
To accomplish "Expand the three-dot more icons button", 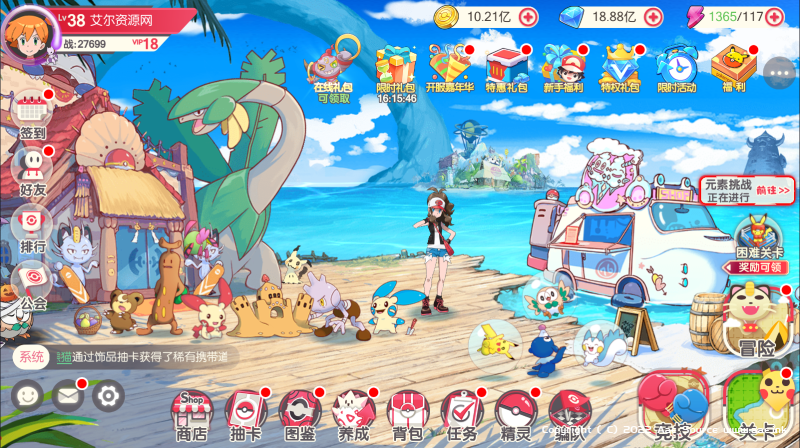I will click(778, 70).
